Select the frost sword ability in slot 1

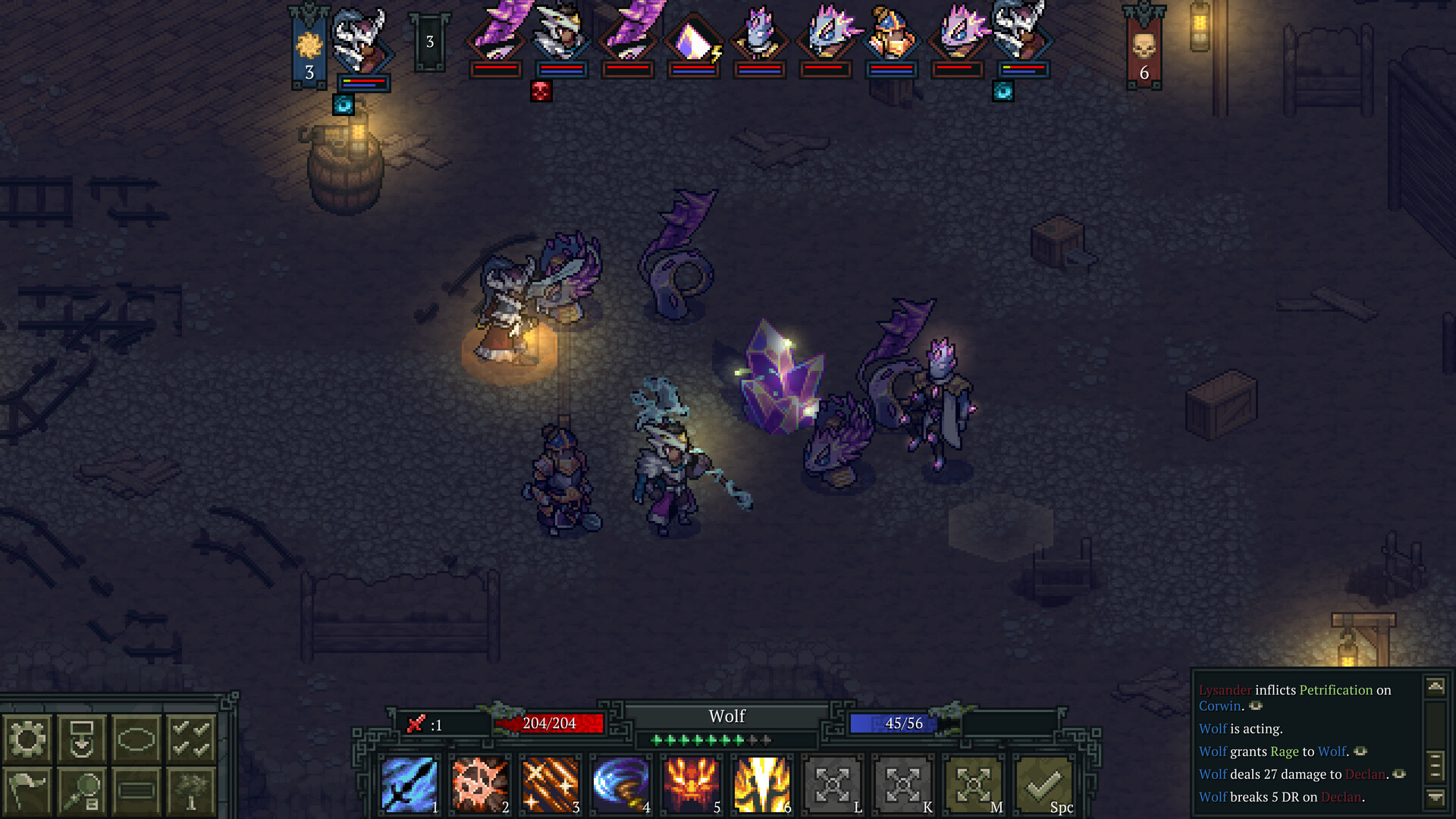point(411,786)
